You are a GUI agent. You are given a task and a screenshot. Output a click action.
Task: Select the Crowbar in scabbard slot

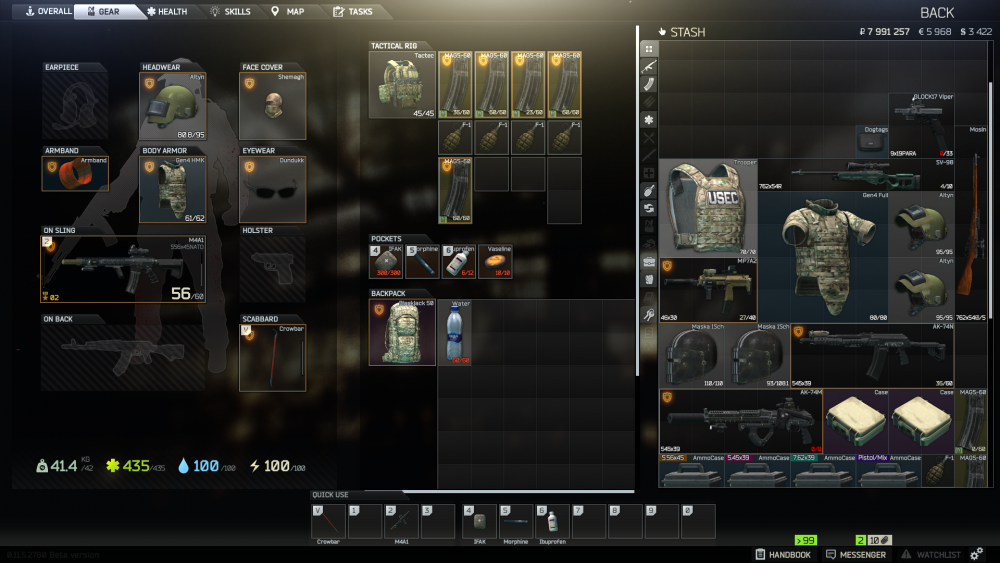pos(272,357)
